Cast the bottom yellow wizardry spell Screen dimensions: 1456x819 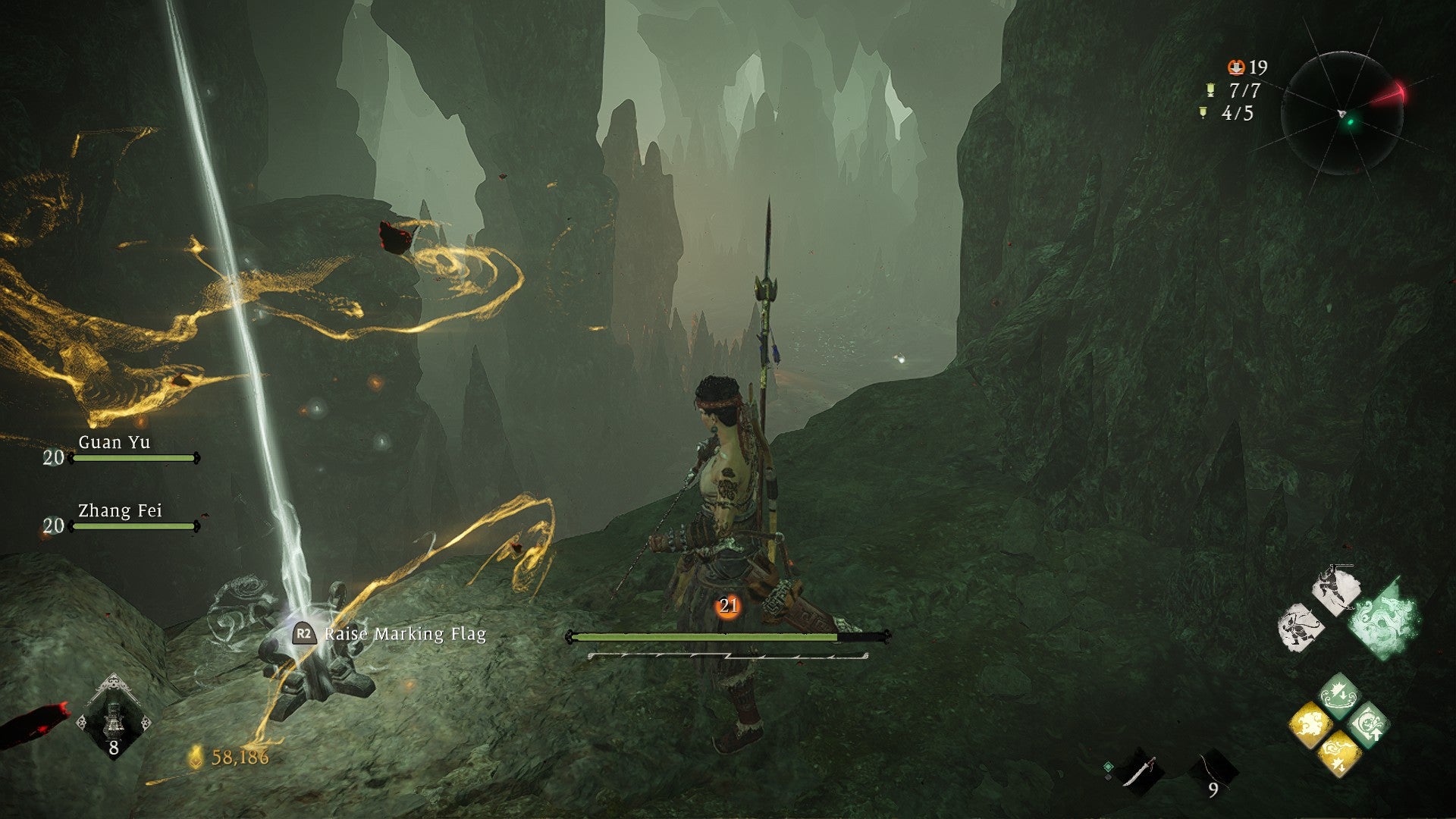point(1338,755)
